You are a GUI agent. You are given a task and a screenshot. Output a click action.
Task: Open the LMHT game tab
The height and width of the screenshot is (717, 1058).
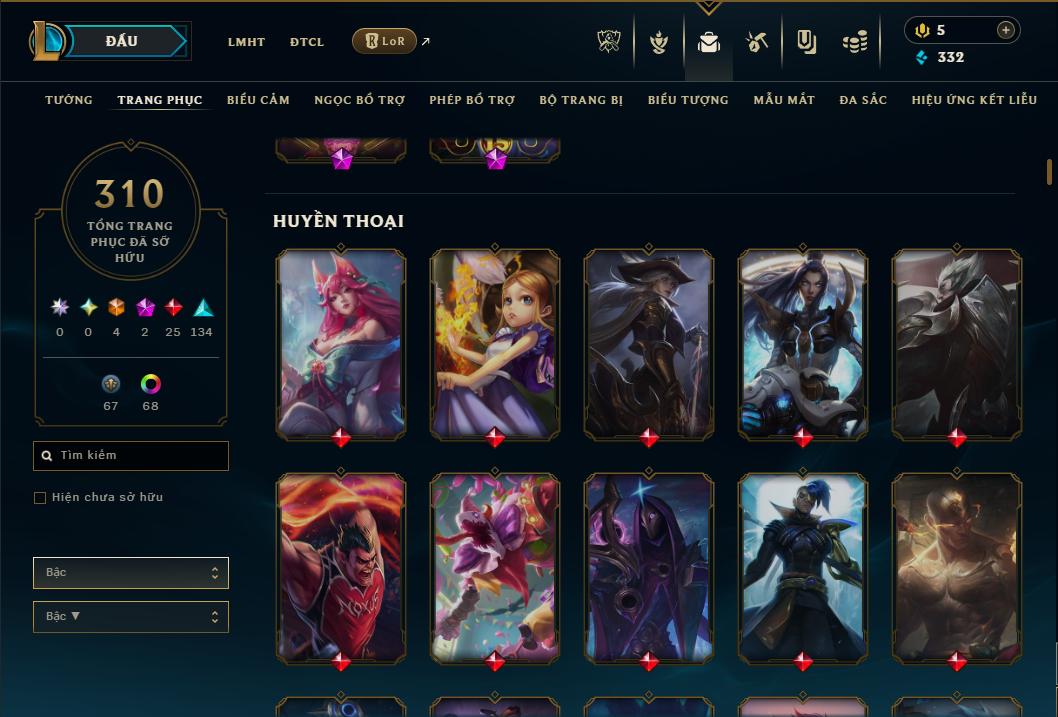point(246,42)
